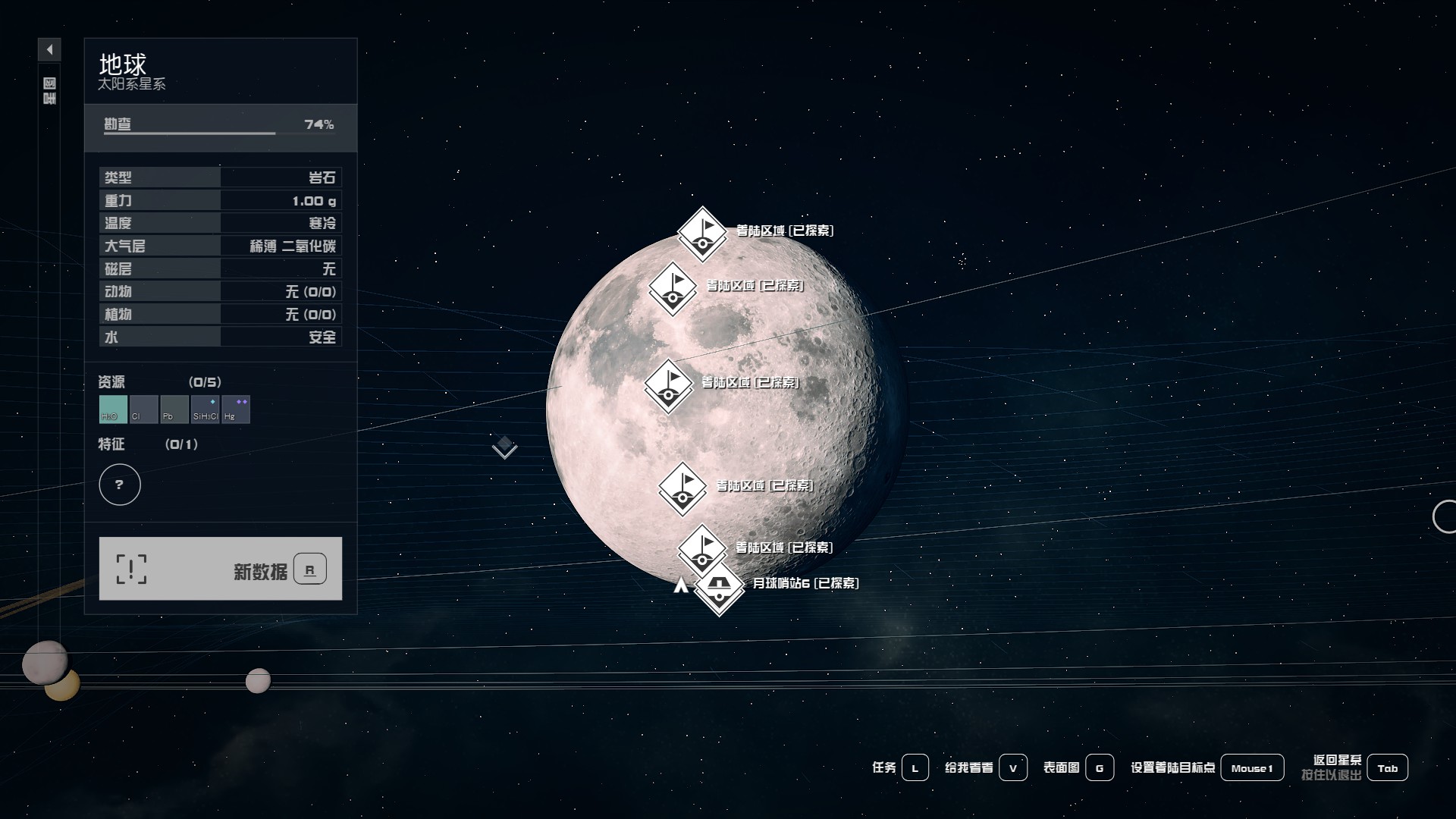The image size is (1456, 819).
Task: Open the 新数据 new data button
Action: [220, 569]
